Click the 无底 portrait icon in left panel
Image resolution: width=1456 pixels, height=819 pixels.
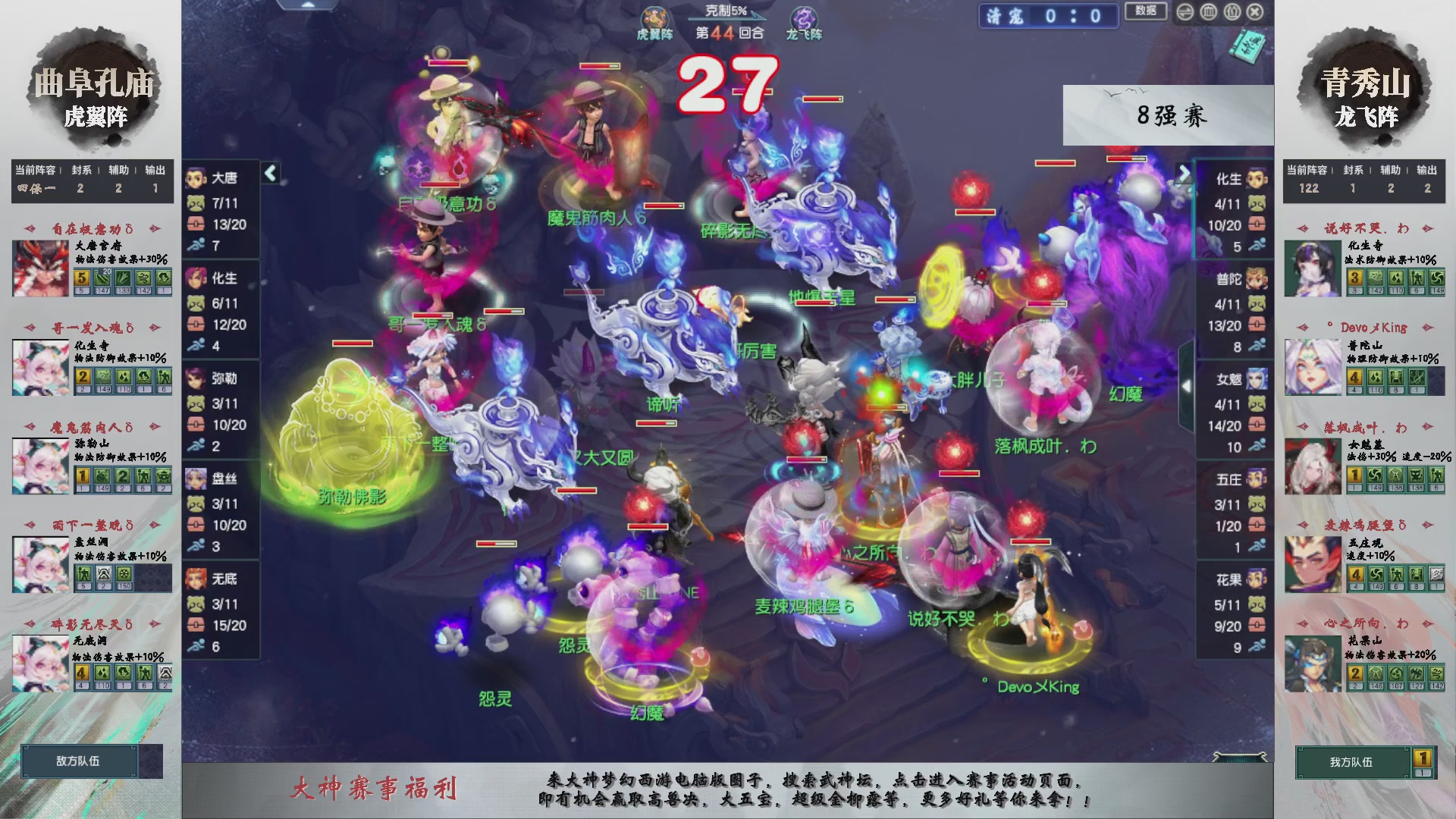coord(196,579)
